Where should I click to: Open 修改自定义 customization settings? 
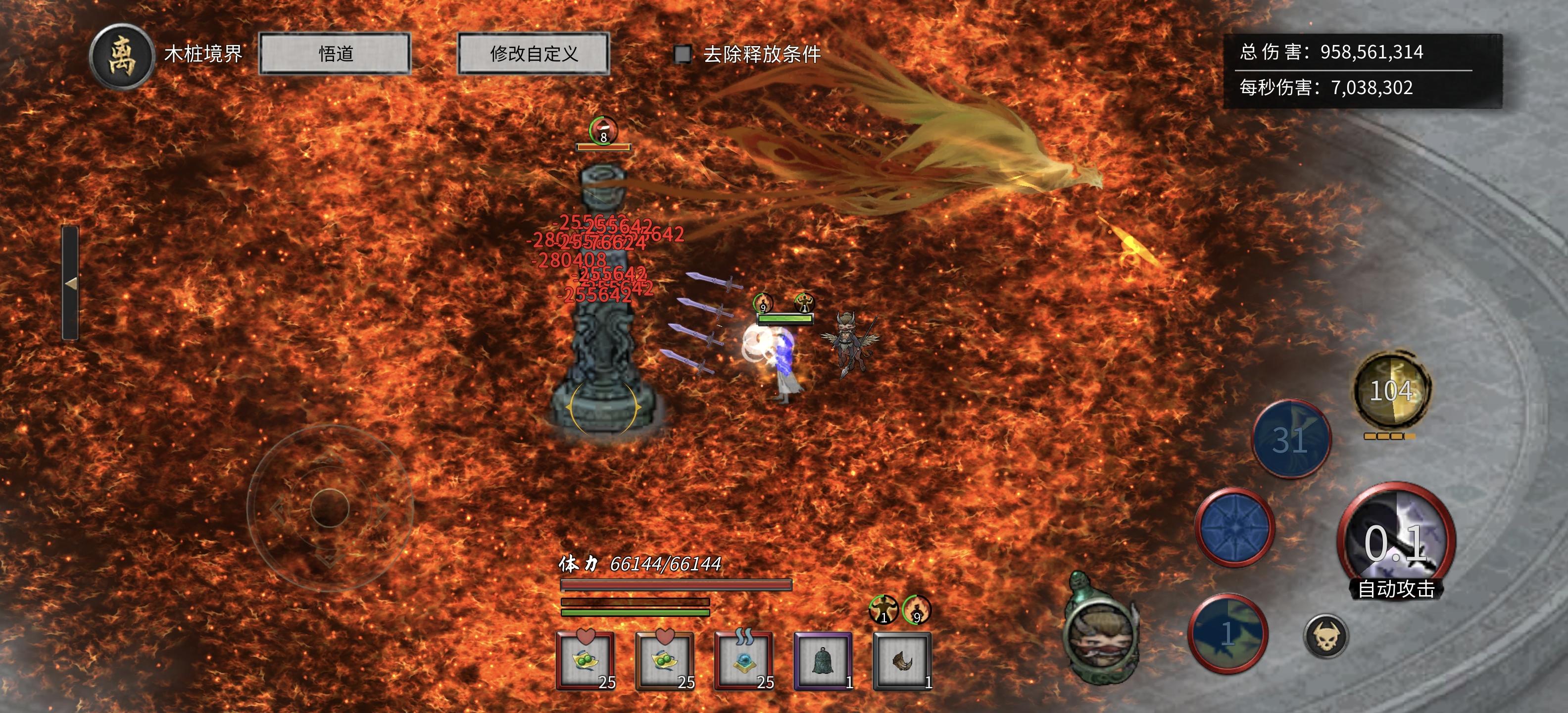coord(534,54)
